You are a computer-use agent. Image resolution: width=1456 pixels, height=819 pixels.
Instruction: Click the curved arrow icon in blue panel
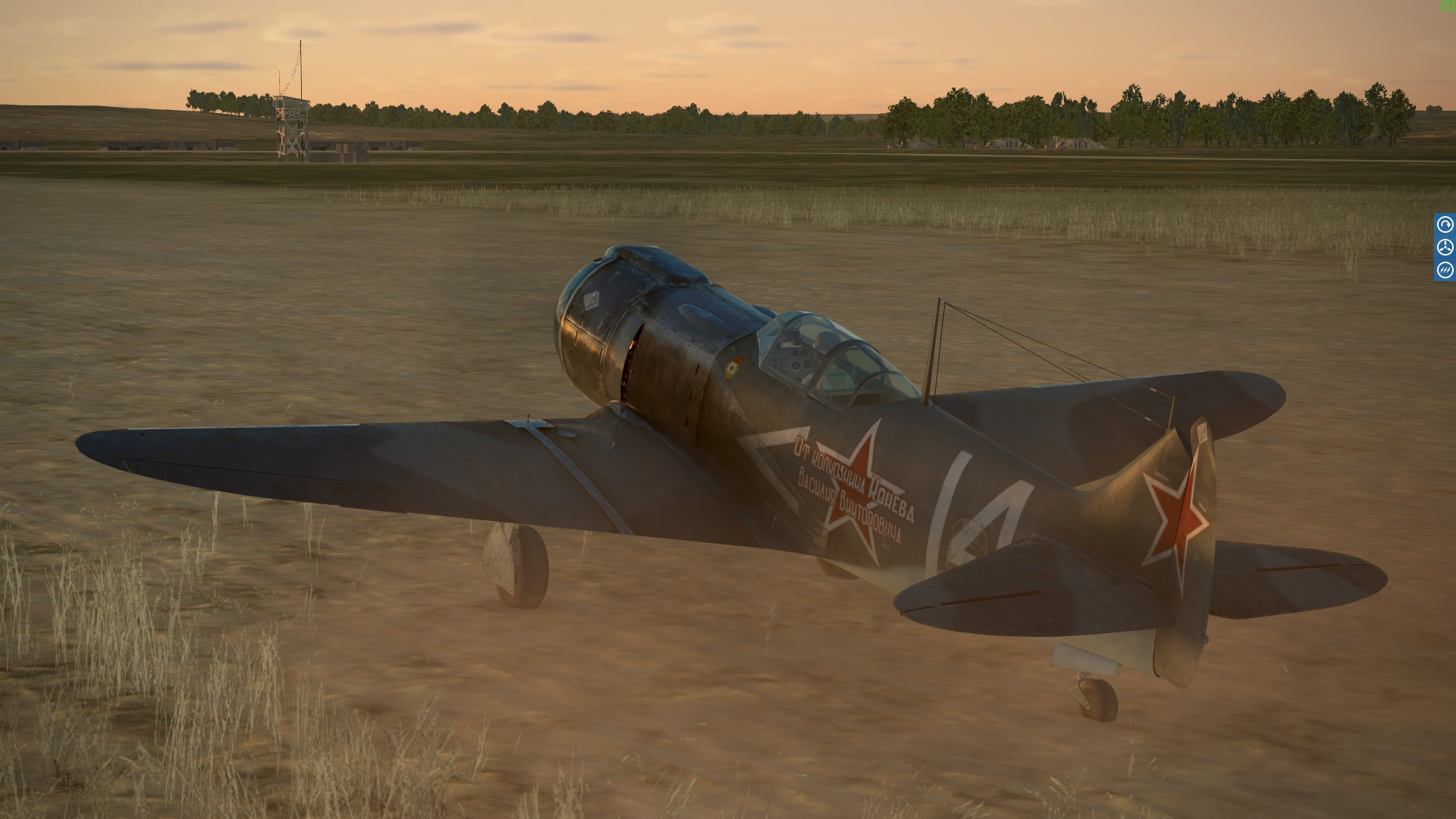[x=1445, y=224]
